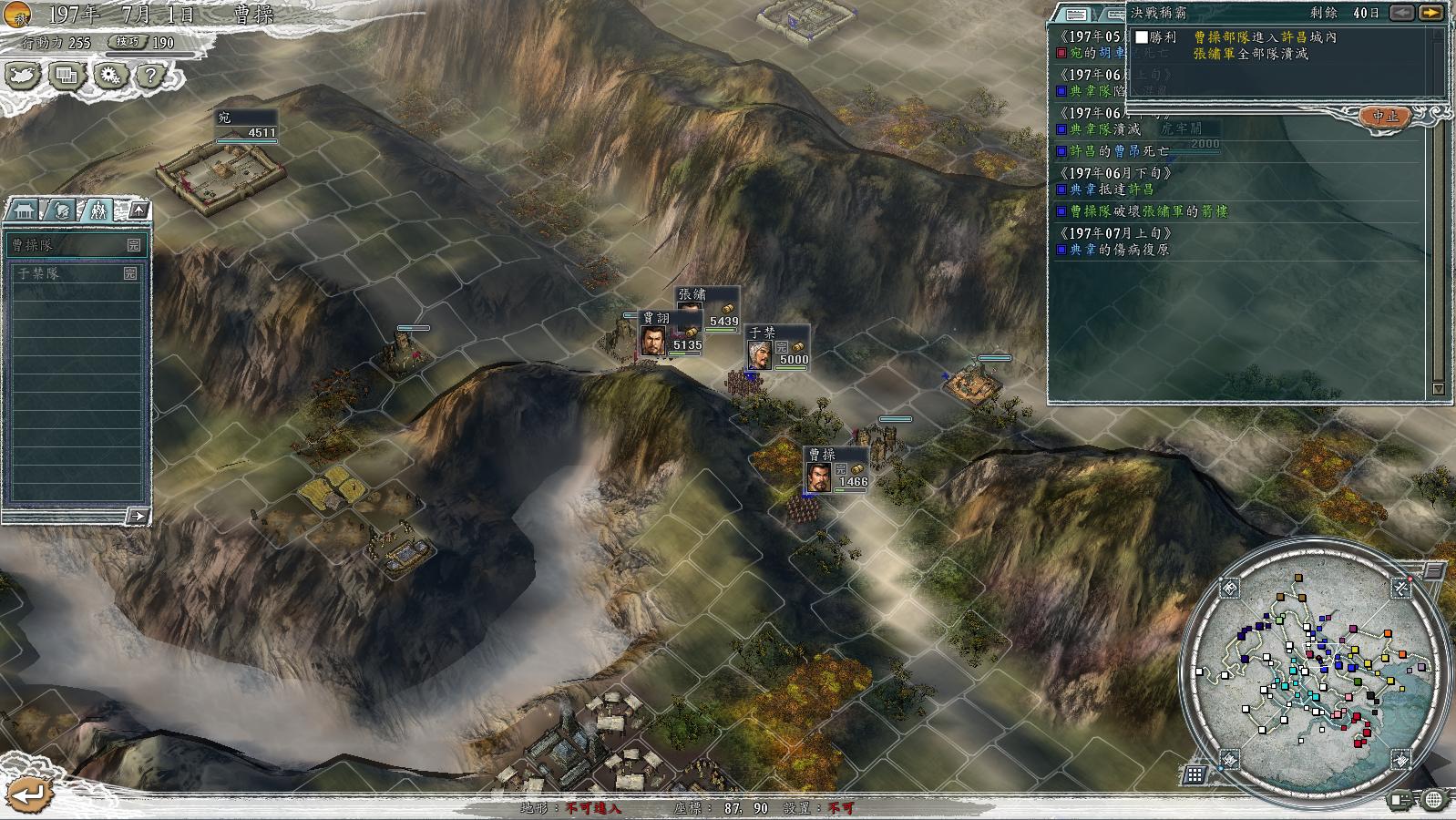The height and width of the screenshot is (820, 1456).
Task: Minimize the minimap with the dash button
Action: pos(1433,571)
